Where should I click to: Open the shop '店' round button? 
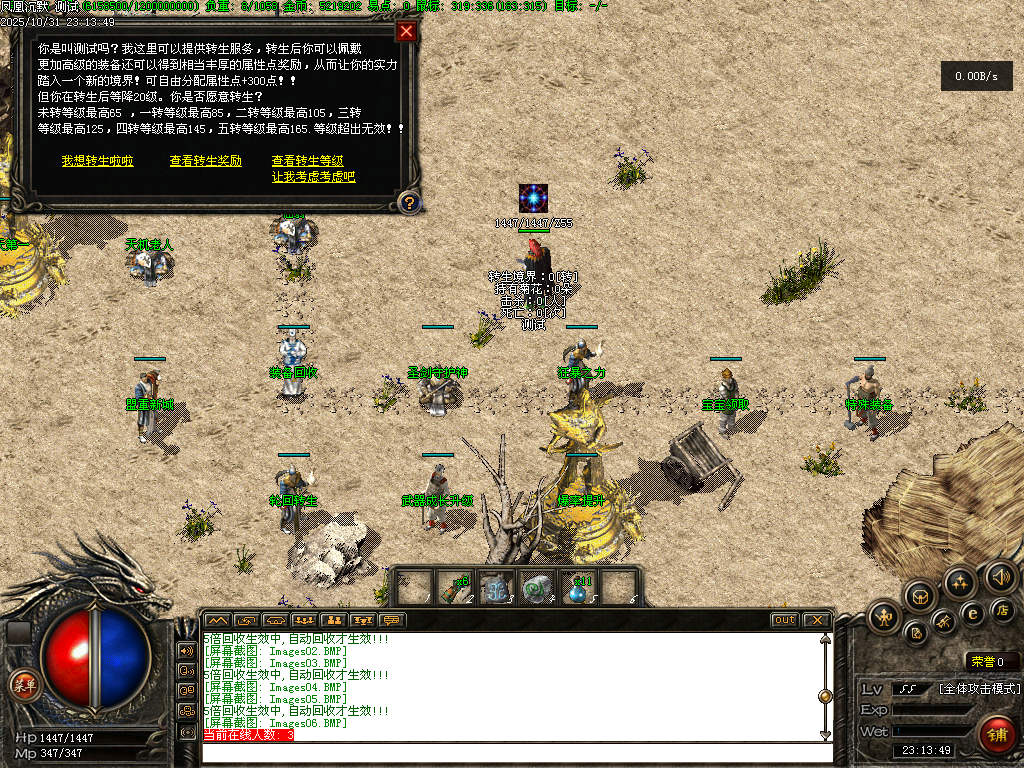pos(1003,610)
